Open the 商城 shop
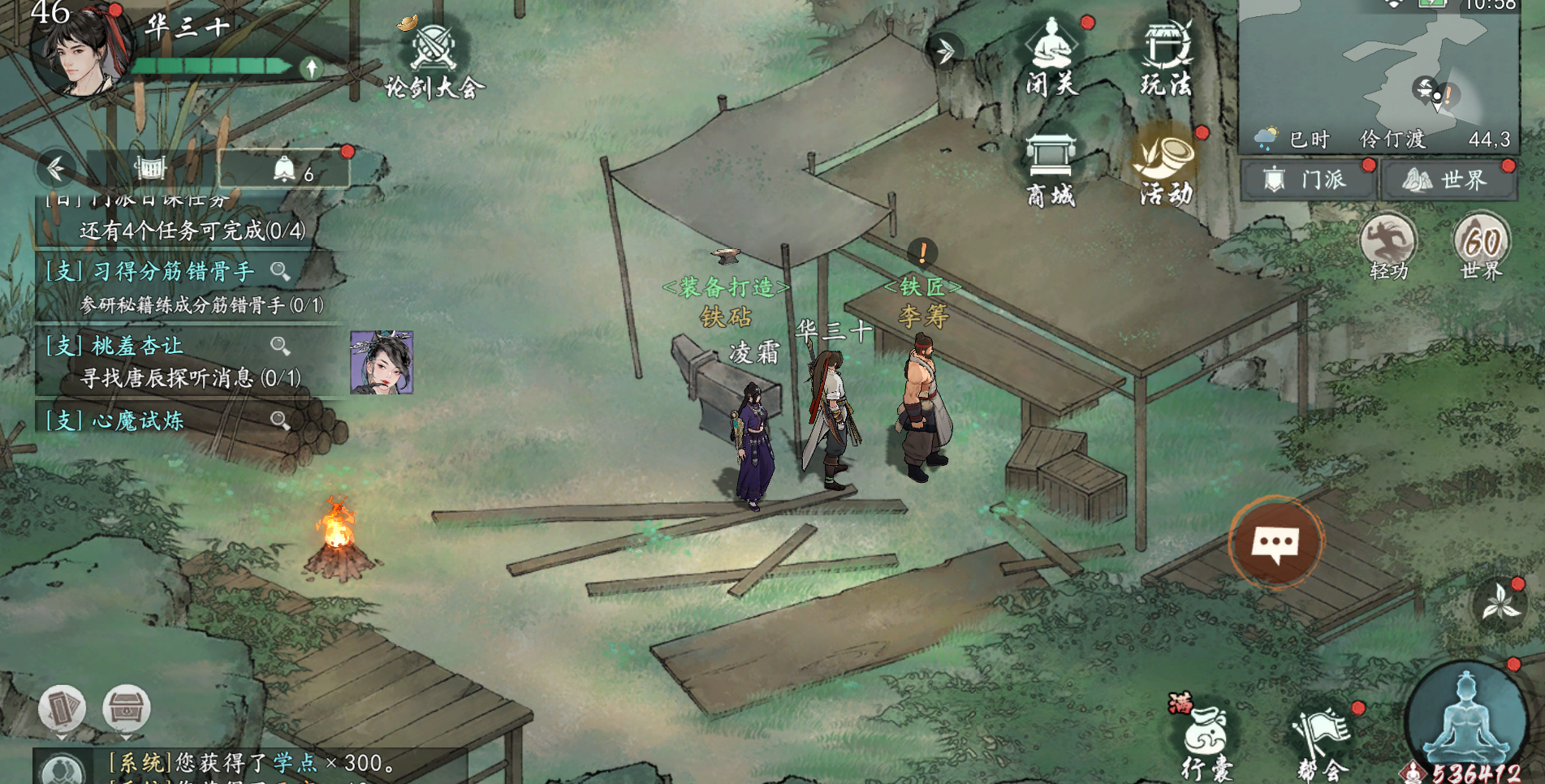 click(x=1051, y=169)
